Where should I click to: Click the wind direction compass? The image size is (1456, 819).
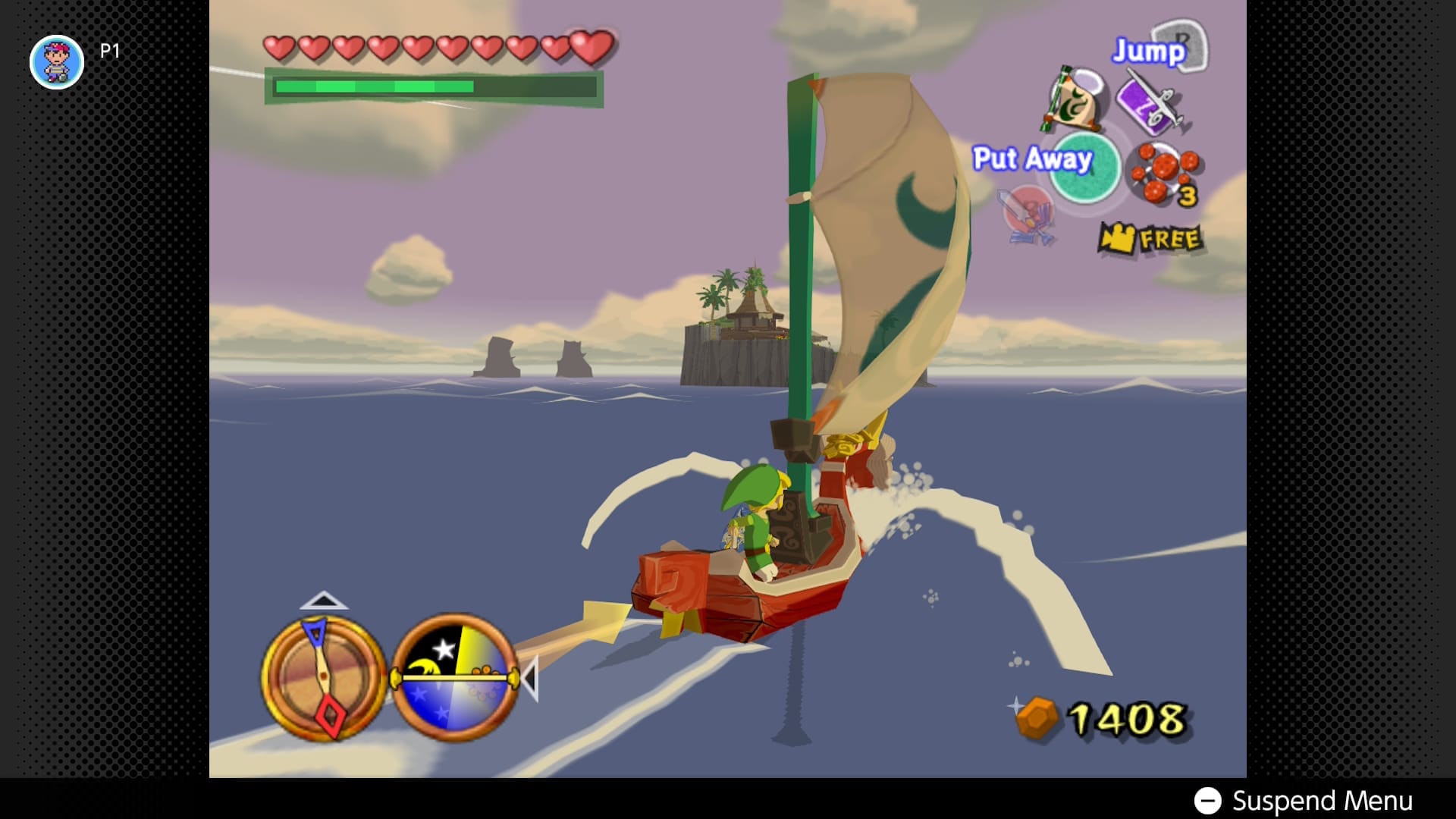(324, 677)
